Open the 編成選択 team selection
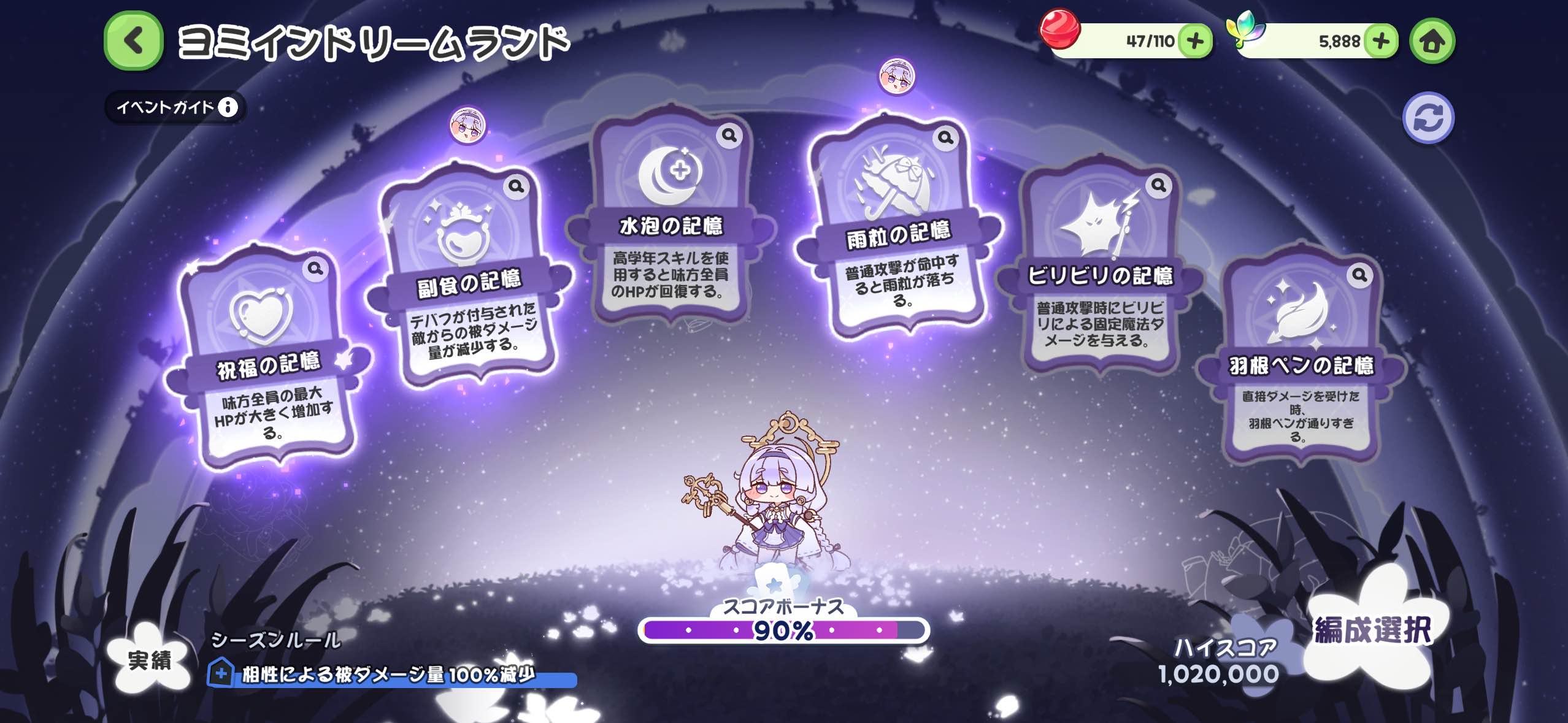The width and height of the screenshot is (1568, 723). click(1372, 632)
